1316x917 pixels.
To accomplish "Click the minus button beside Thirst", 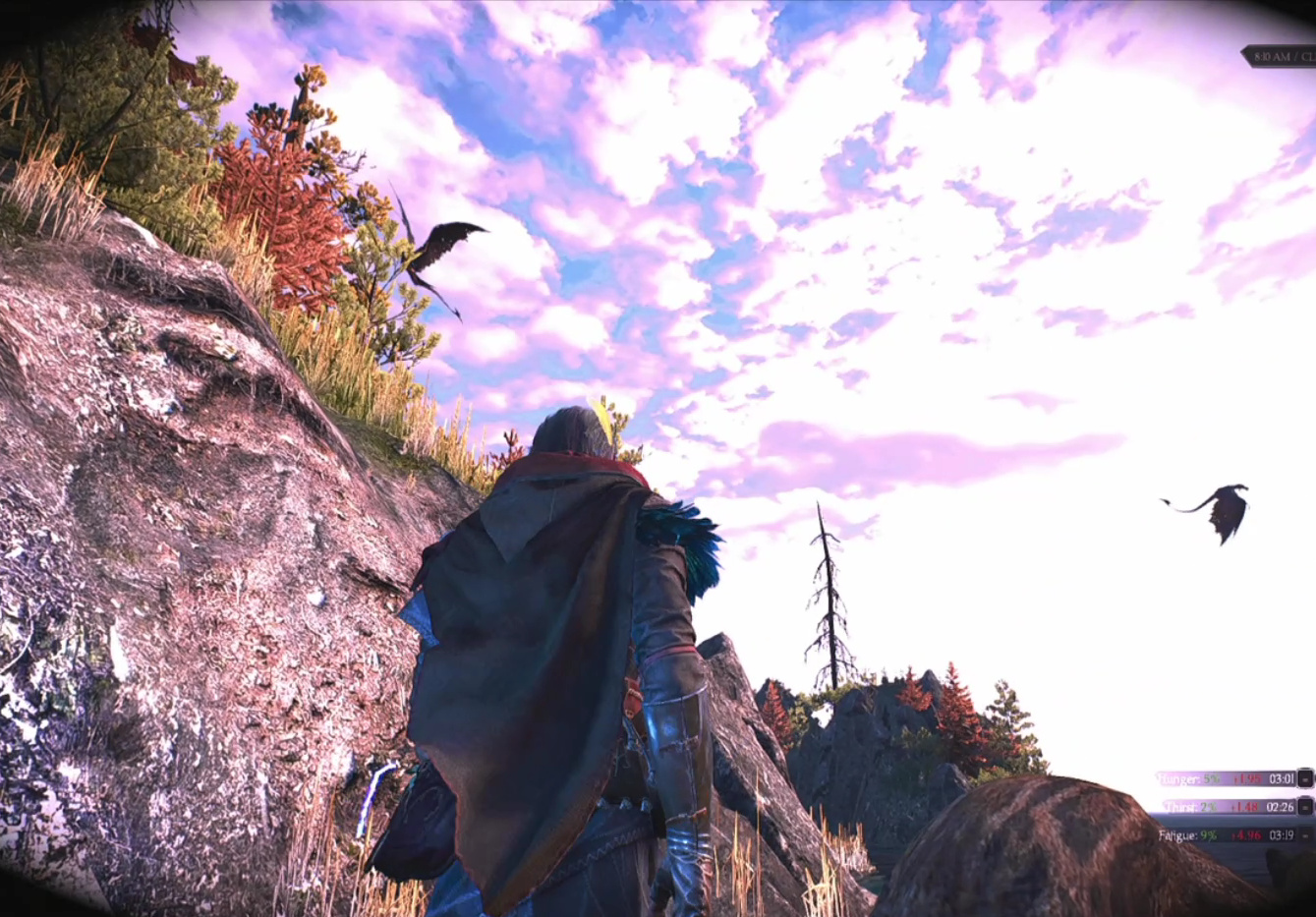I will coord(1305,807).
